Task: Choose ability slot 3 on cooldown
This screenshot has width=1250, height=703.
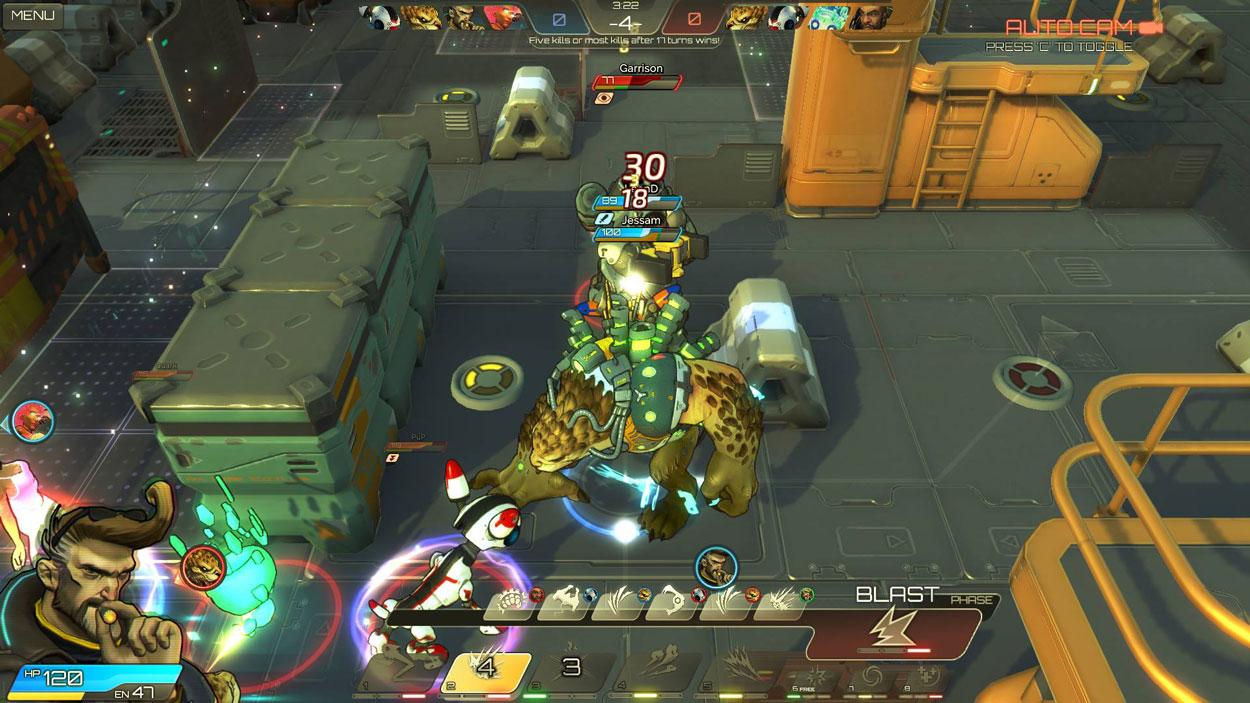Action: (570, 667)
